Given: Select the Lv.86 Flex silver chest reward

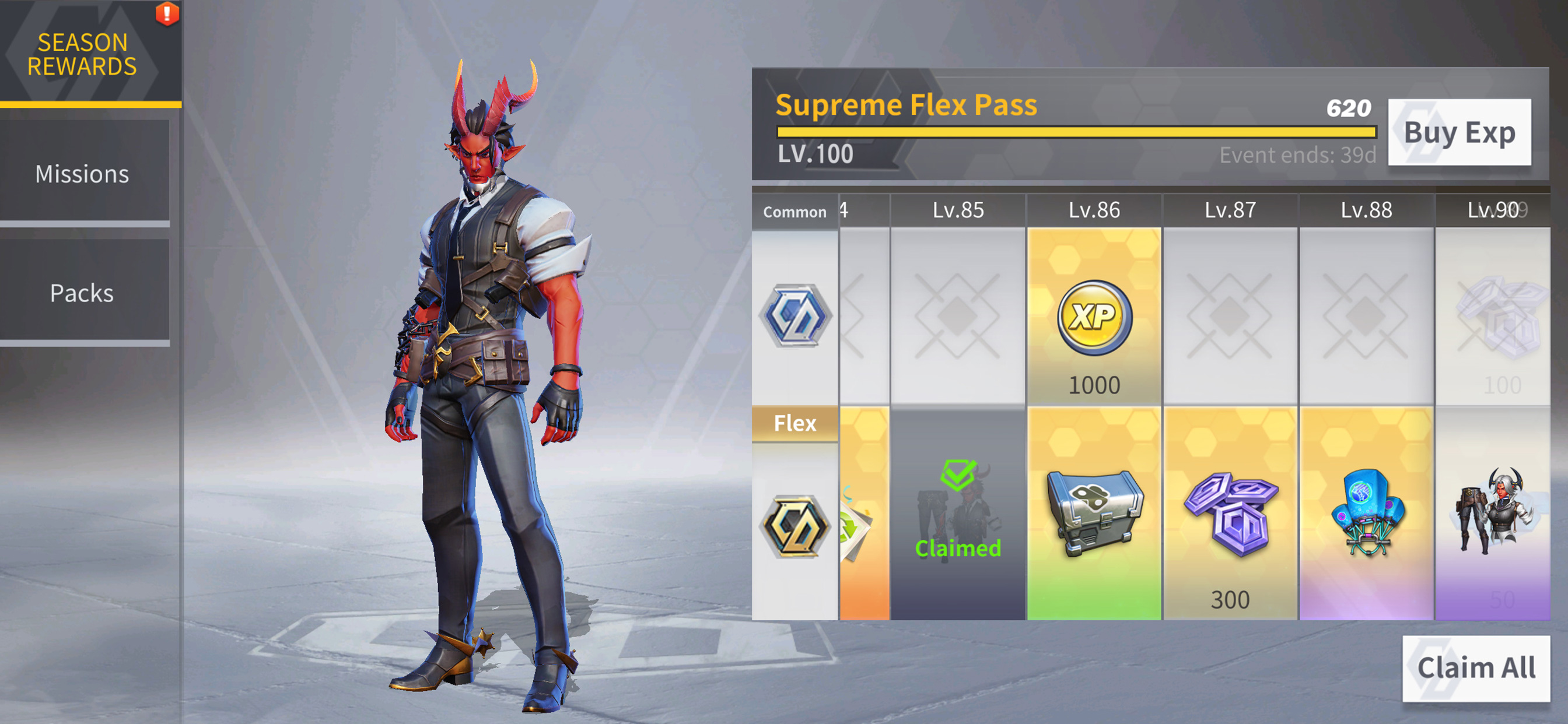Looking at the screenshot, I should pyautogui.click(x=1094, y=514).
